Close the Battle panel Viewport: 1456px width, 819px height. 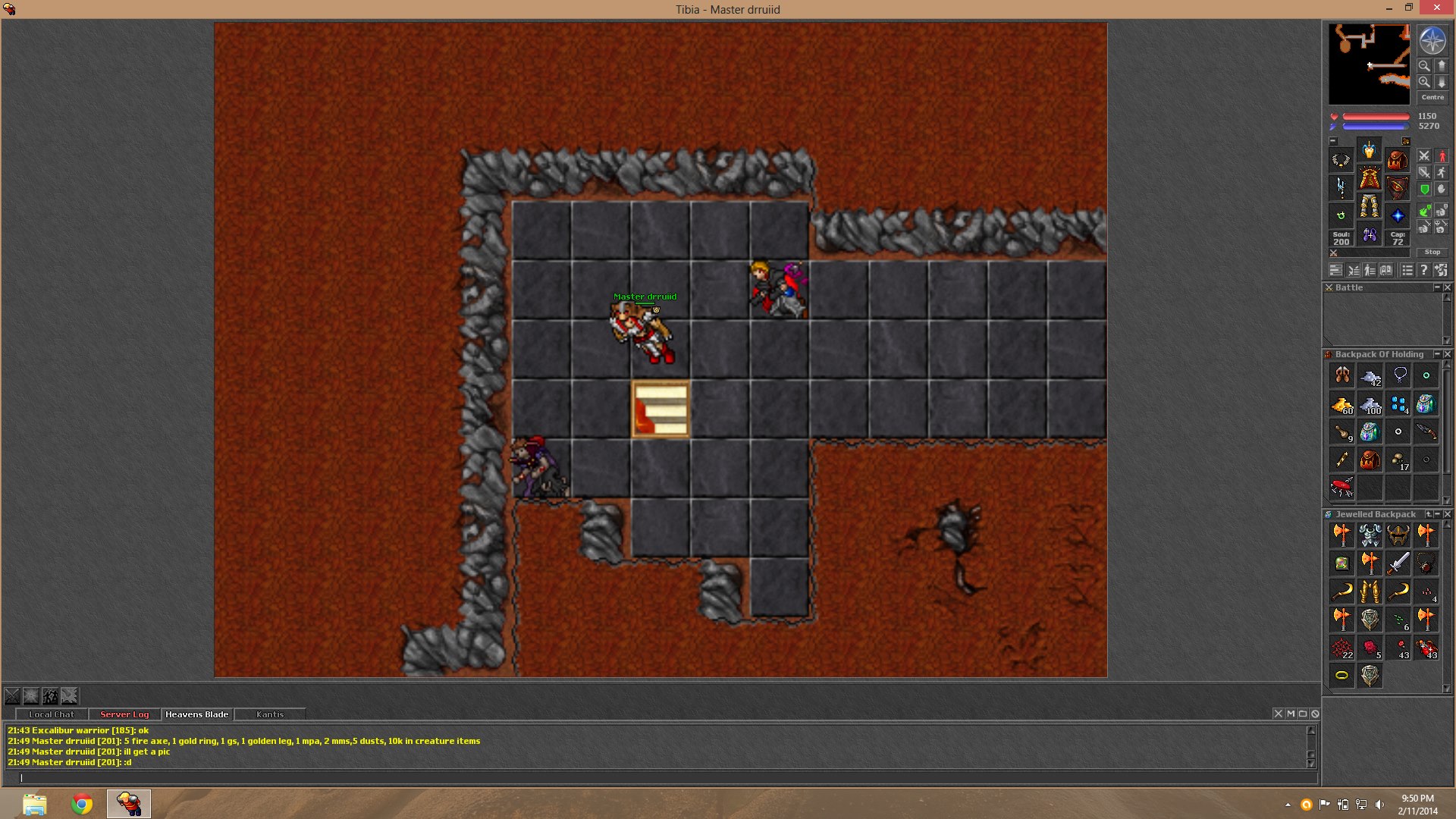(x=1448, y=287)
